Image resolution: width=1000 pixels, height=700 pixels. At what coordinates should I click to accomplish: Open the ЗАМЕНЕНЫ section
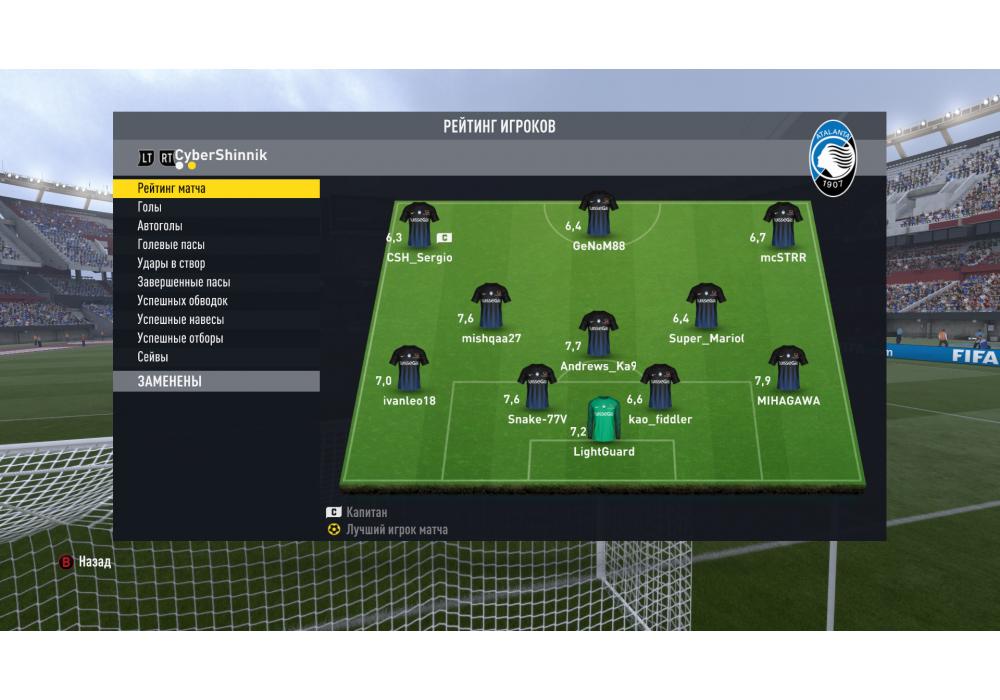coord(216,381)
